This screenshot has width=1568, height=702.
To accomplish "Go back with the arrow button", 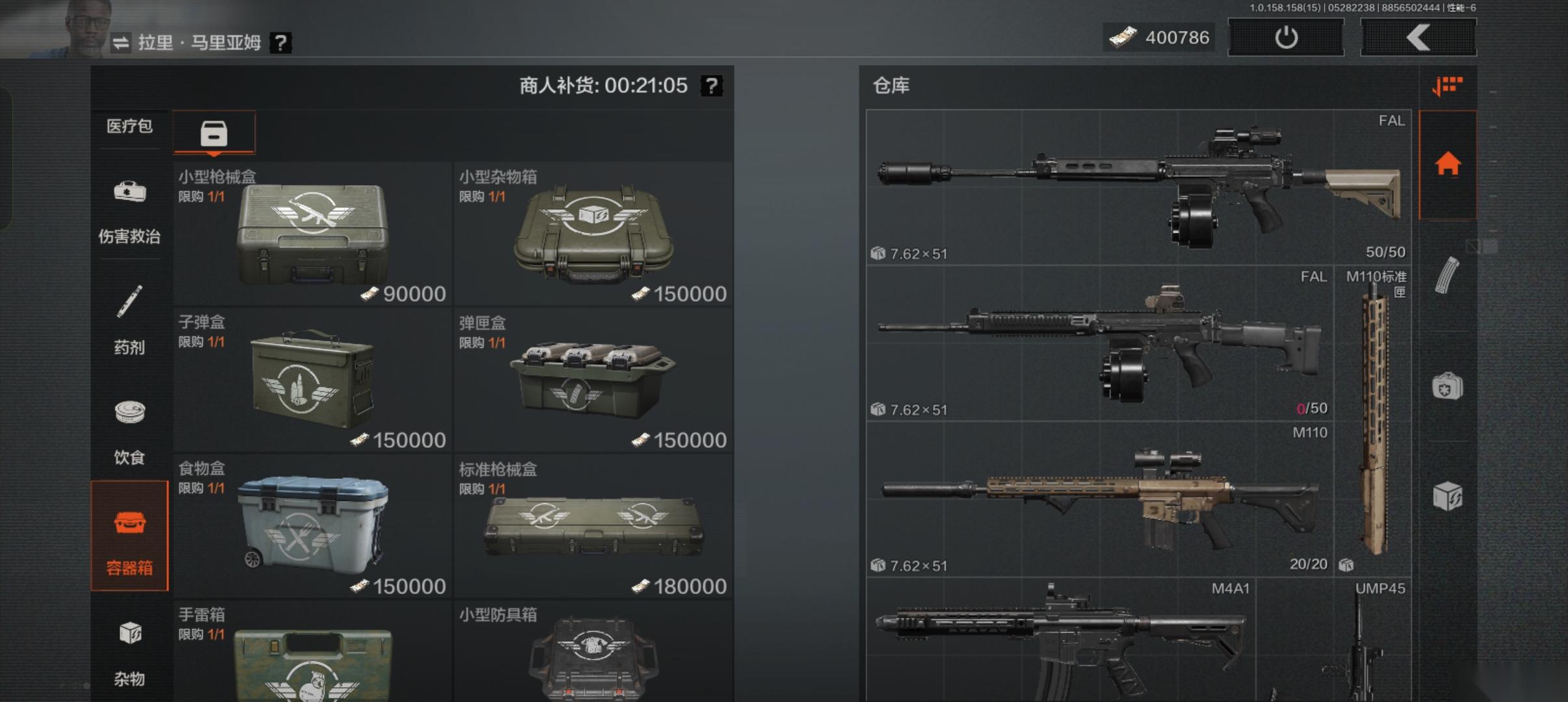I will click(x=1418, y=38).
